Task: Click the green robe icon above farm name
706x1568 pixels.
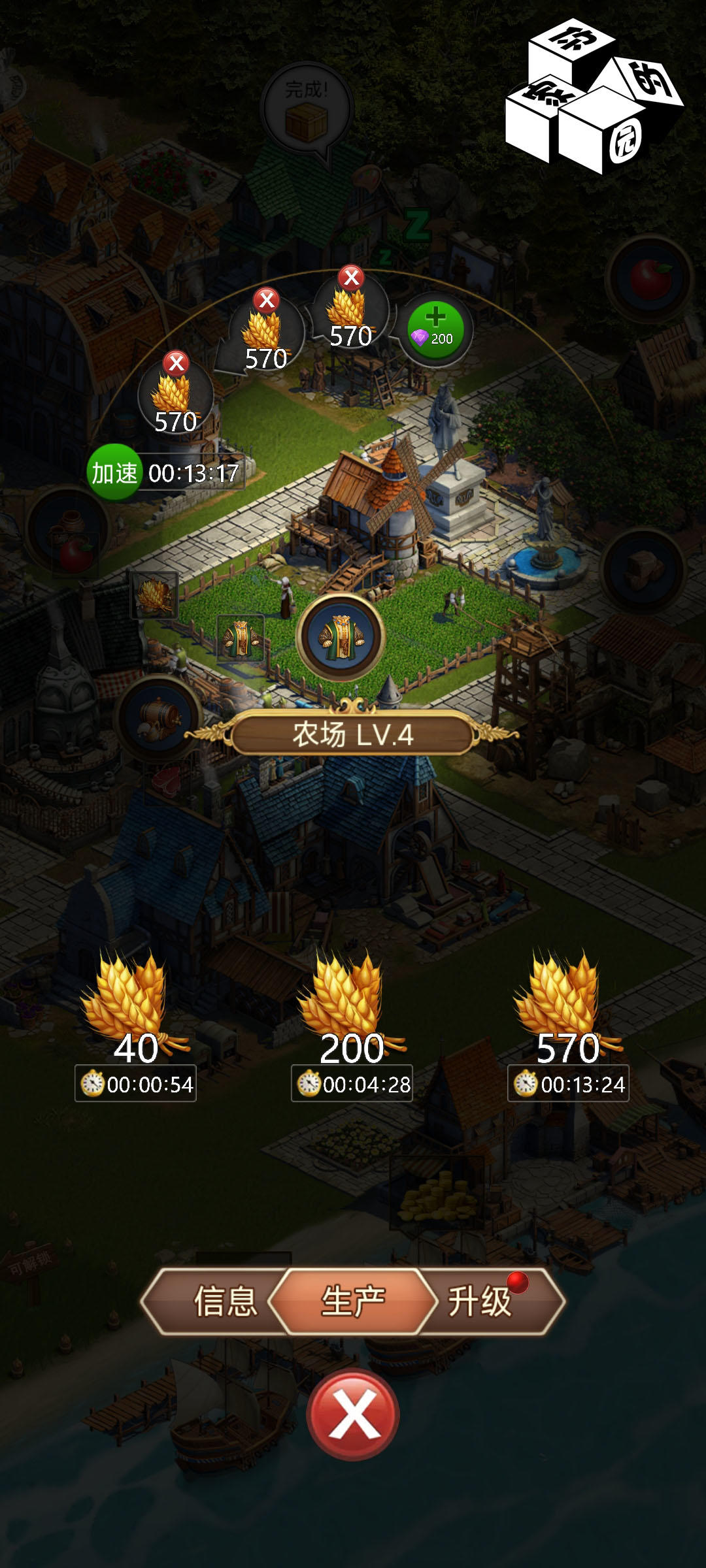Action: pyautogui.click(x=340, y=638)
